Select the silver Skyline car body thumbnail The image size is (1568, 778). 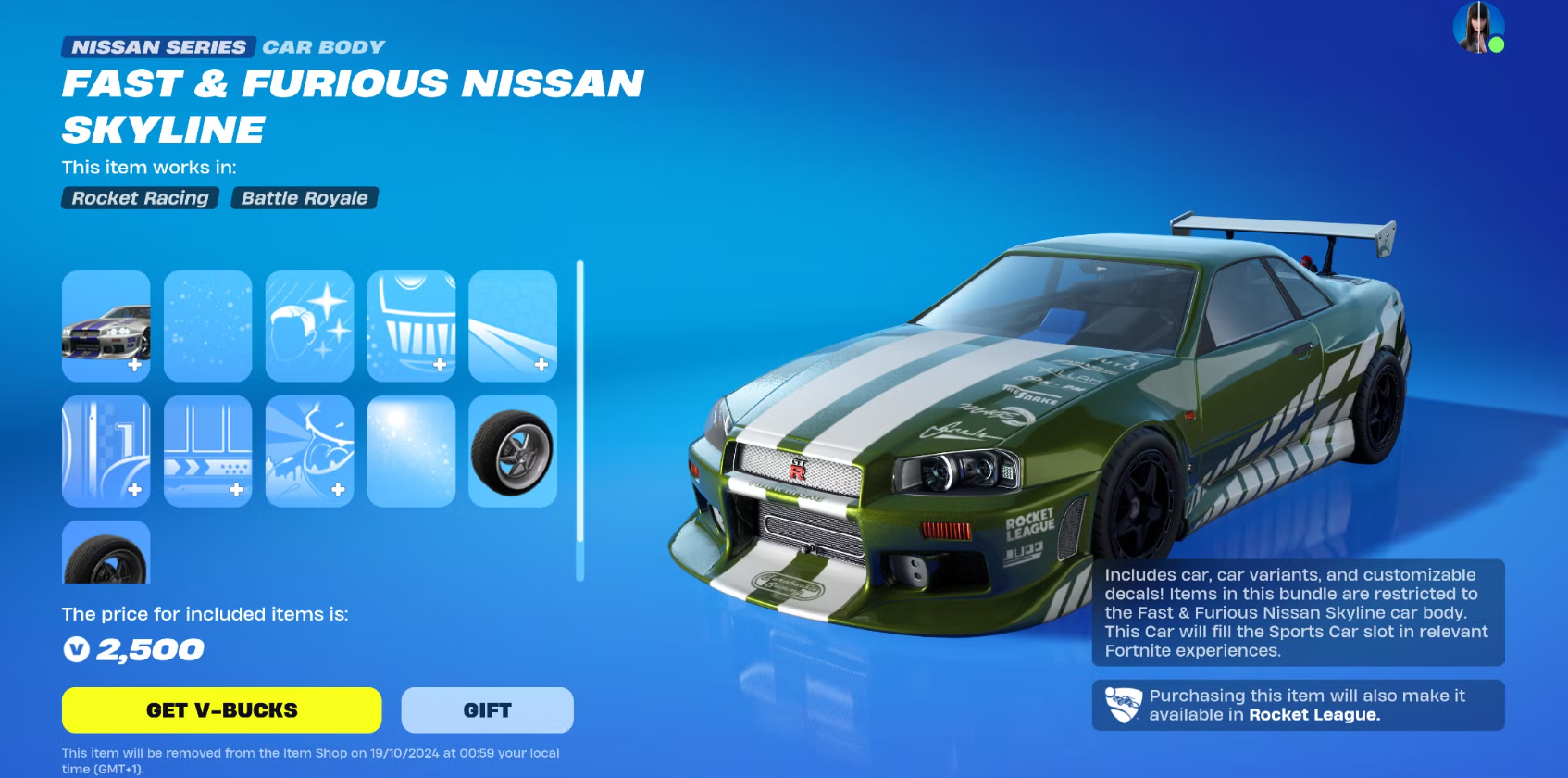(x=106, y=326)
